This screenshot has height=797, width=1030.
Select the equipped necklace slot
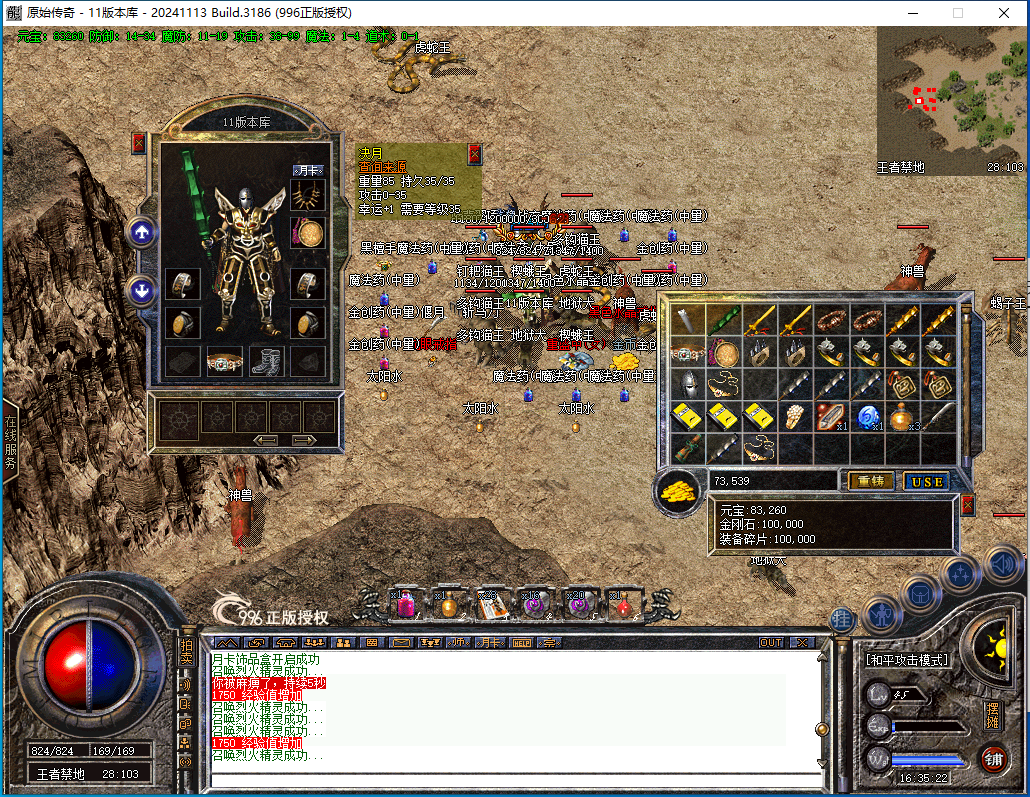[x=309, y=199]
